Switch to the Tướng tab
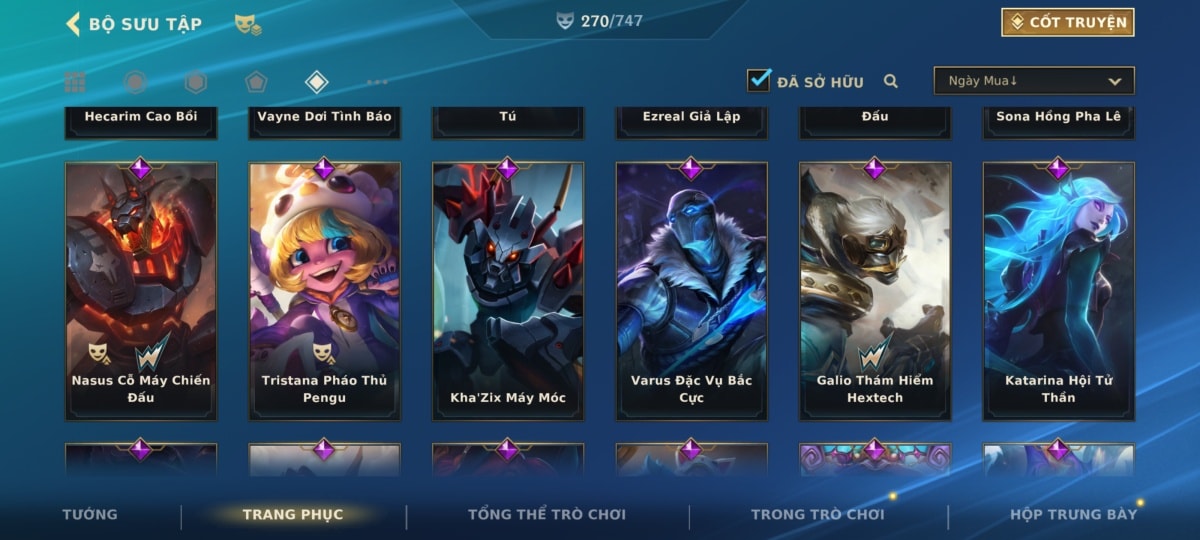The width and height of the screenshot is (1200, 540). click(x=90, y=515)
